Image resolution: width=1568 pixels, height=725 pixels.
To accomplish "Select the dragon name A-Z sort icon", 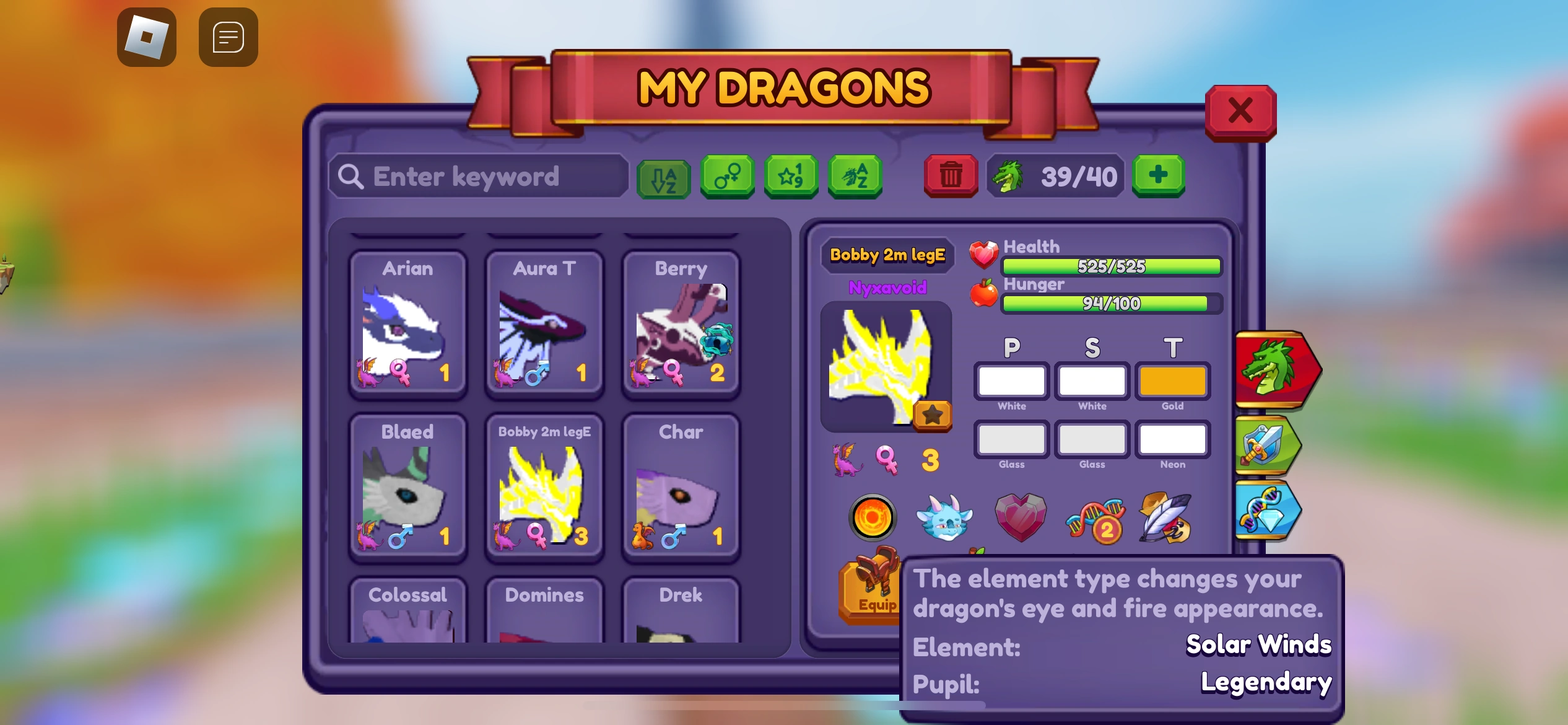I will tap(855, 177).
